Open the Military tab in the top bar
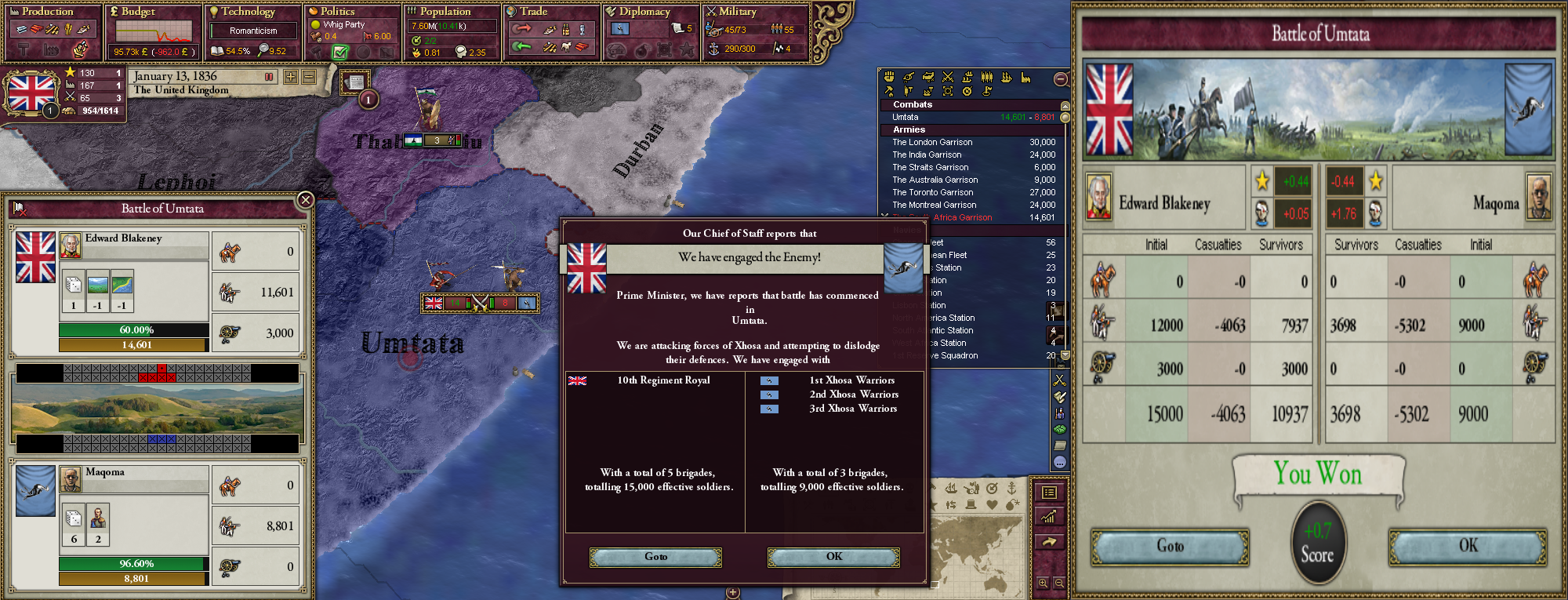The width and height of the screenshot is (1568, 600). [733, 12]
